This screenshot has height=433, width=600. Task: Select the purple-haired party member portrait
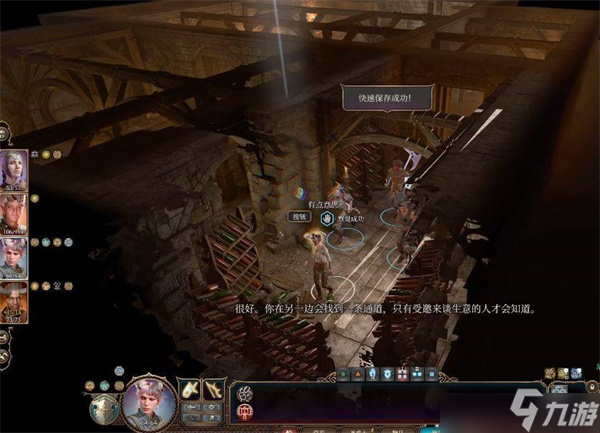(16, 168)
